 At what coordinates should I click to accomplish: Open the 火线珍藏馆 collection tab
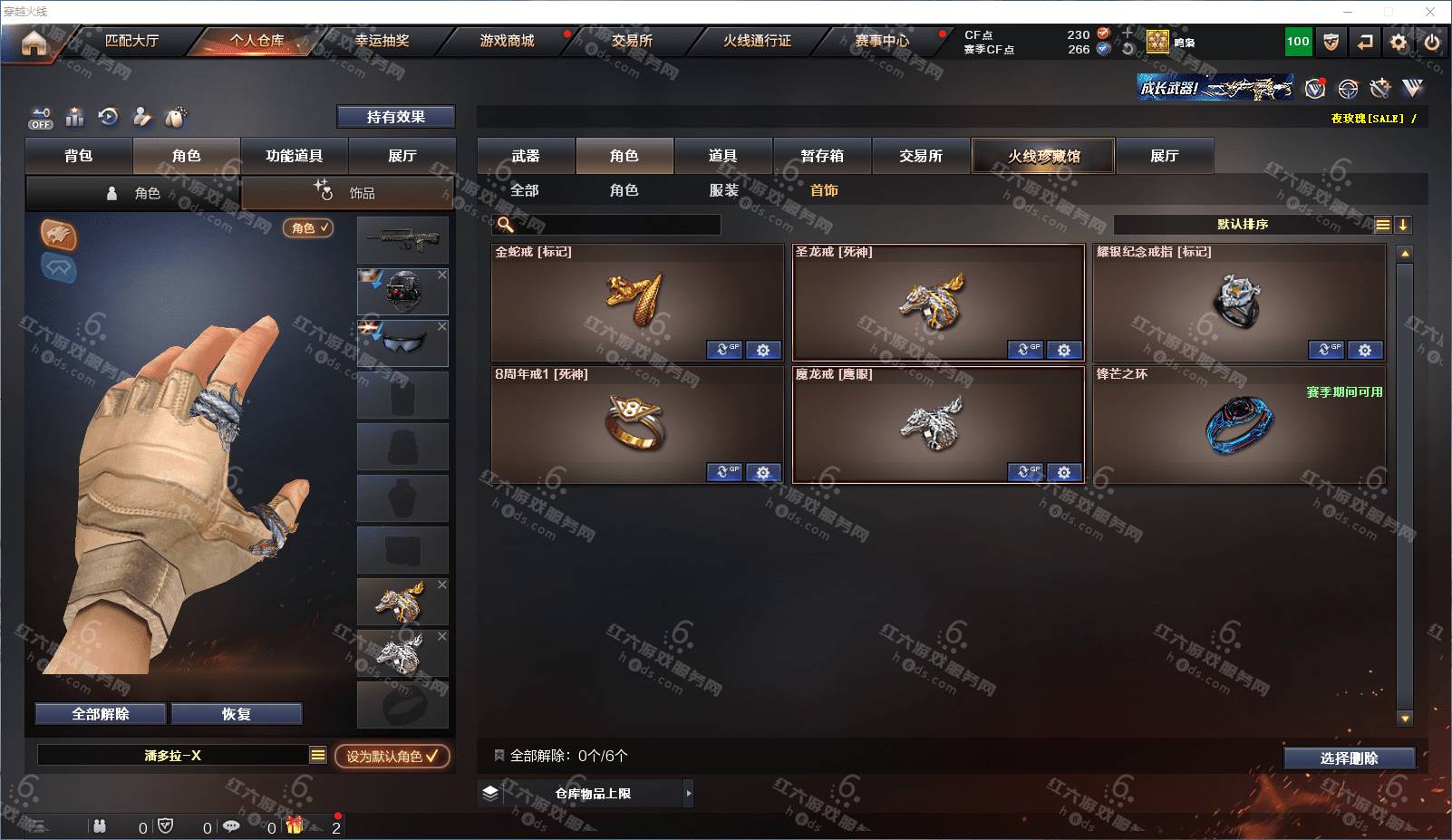tap(1043, 156)
